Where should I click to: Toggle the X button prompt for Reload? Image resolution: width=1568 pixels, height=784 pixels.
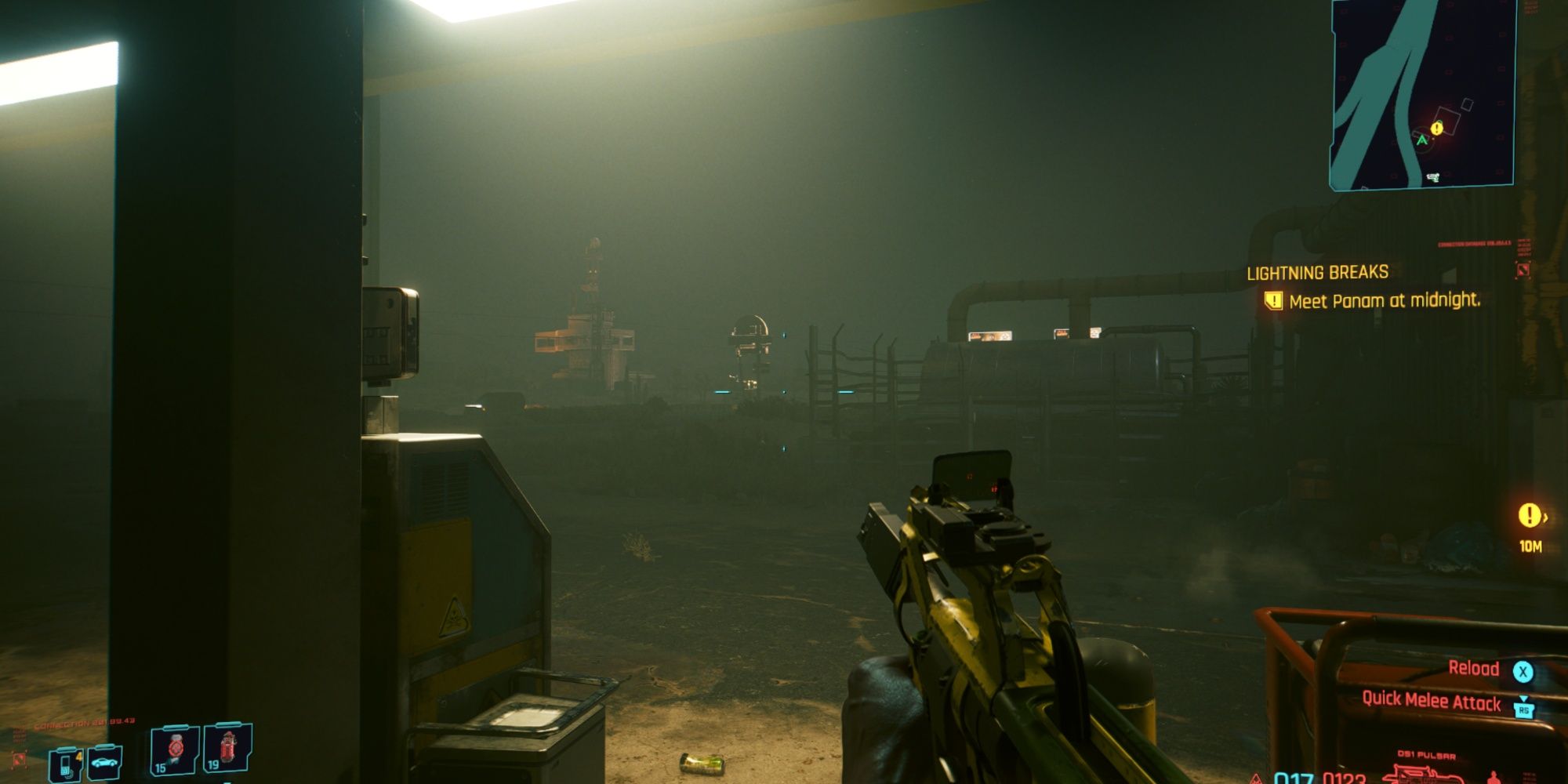click(1523, 673)
